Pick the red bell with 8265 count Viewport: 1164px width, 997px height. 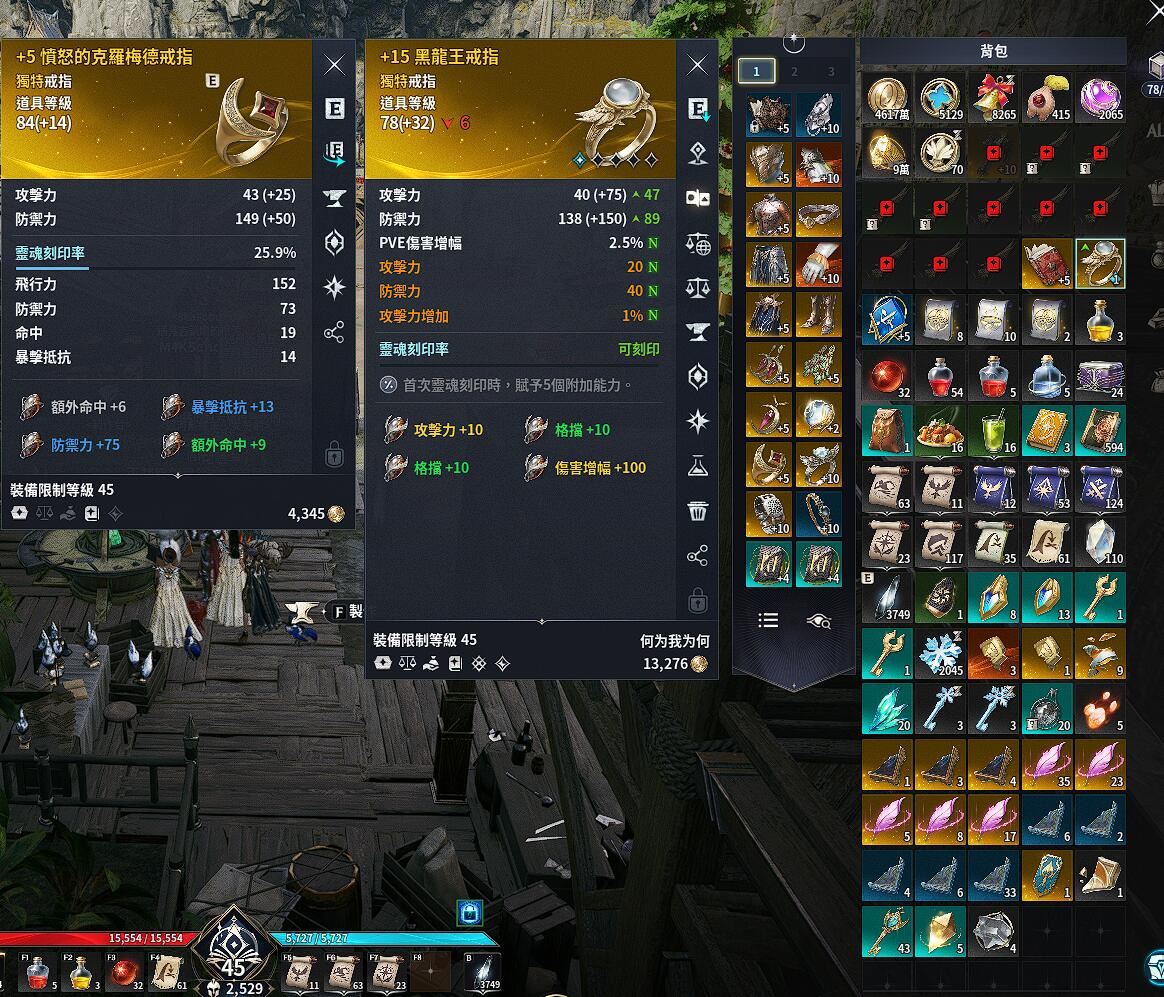993,98
